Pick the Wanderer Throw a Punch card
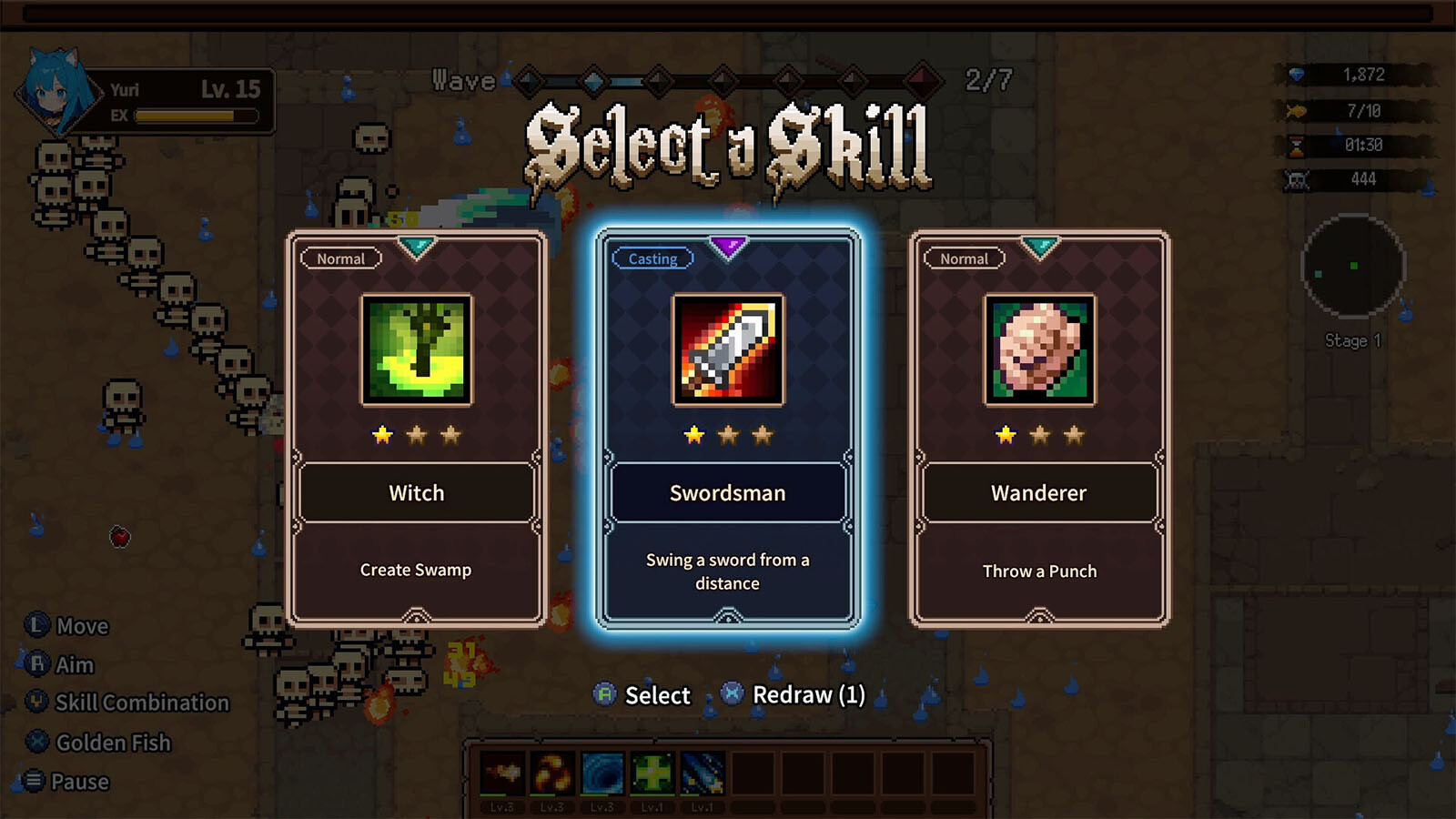This screenshot has height=819, width=1456. [1039, 429]
